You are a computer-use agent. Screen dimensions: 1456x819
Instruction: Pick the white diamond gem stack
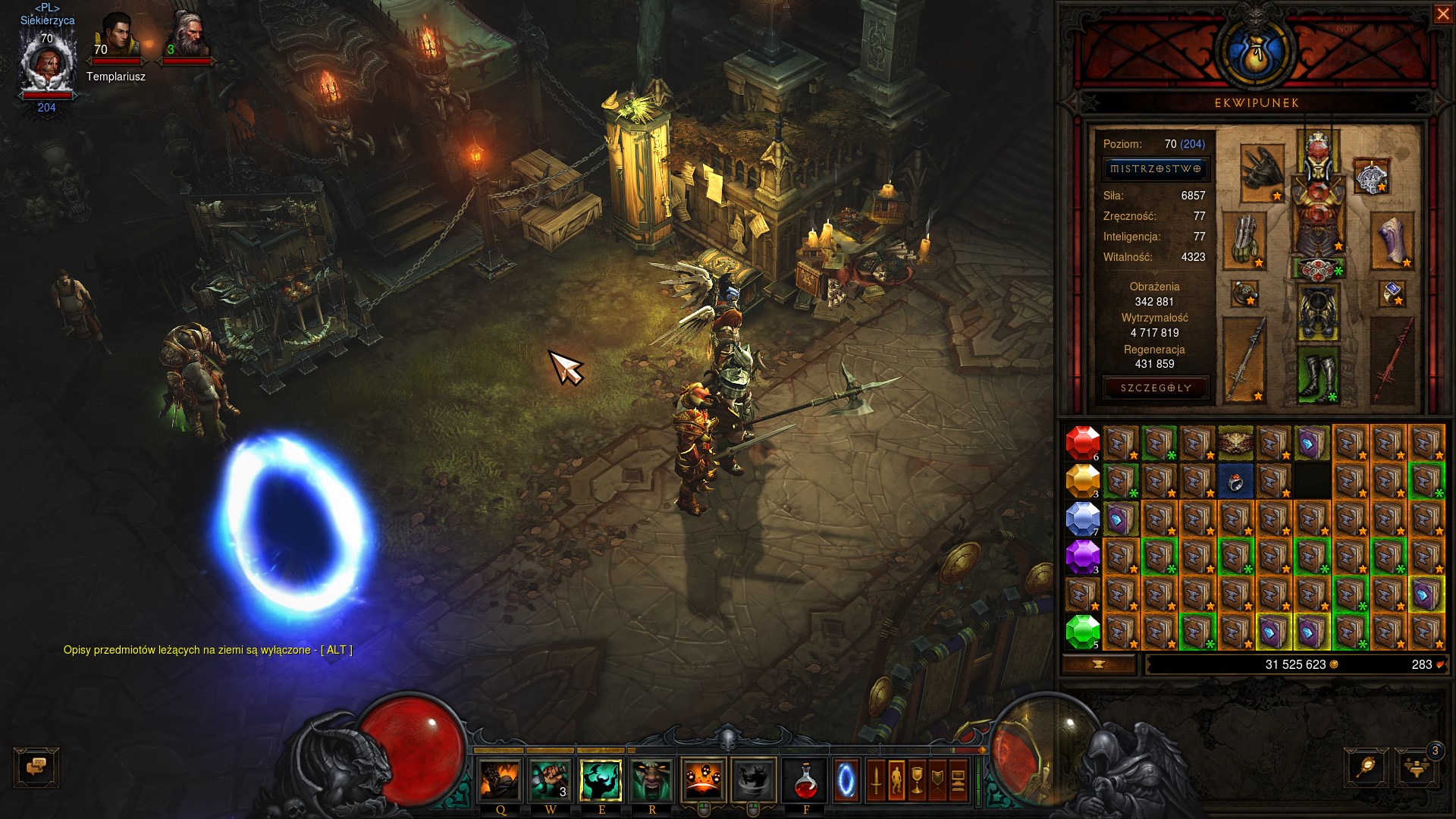click(x=1082, y=519)
